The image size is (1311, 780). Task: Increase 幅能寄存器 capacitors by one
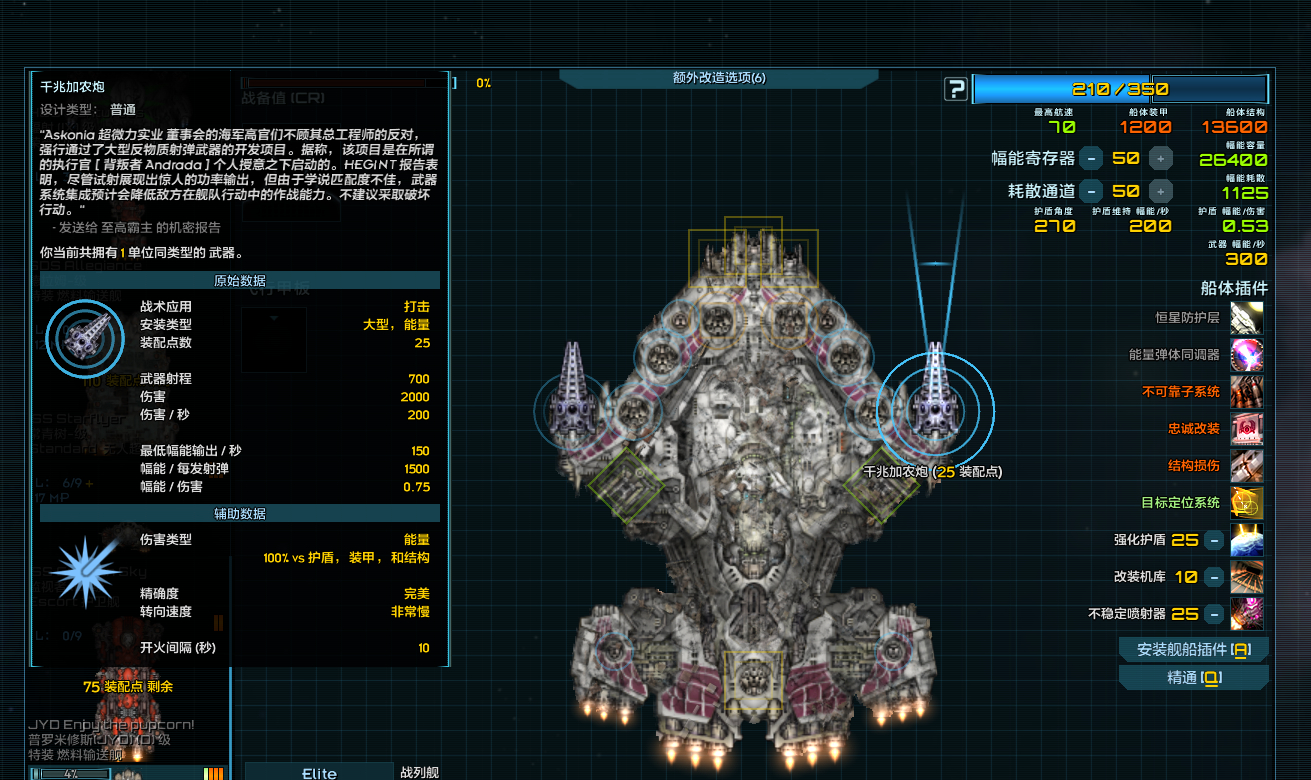tap(1160, 158)
